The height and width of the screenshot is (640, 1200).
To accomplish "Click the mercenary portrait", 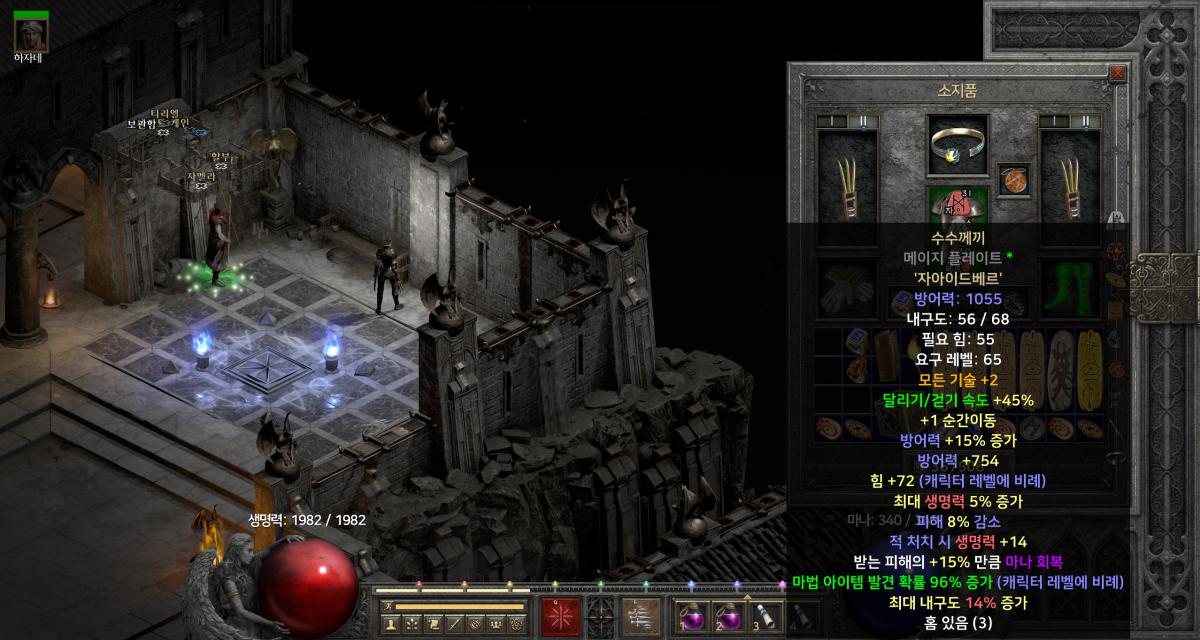I will click(31, 34).
